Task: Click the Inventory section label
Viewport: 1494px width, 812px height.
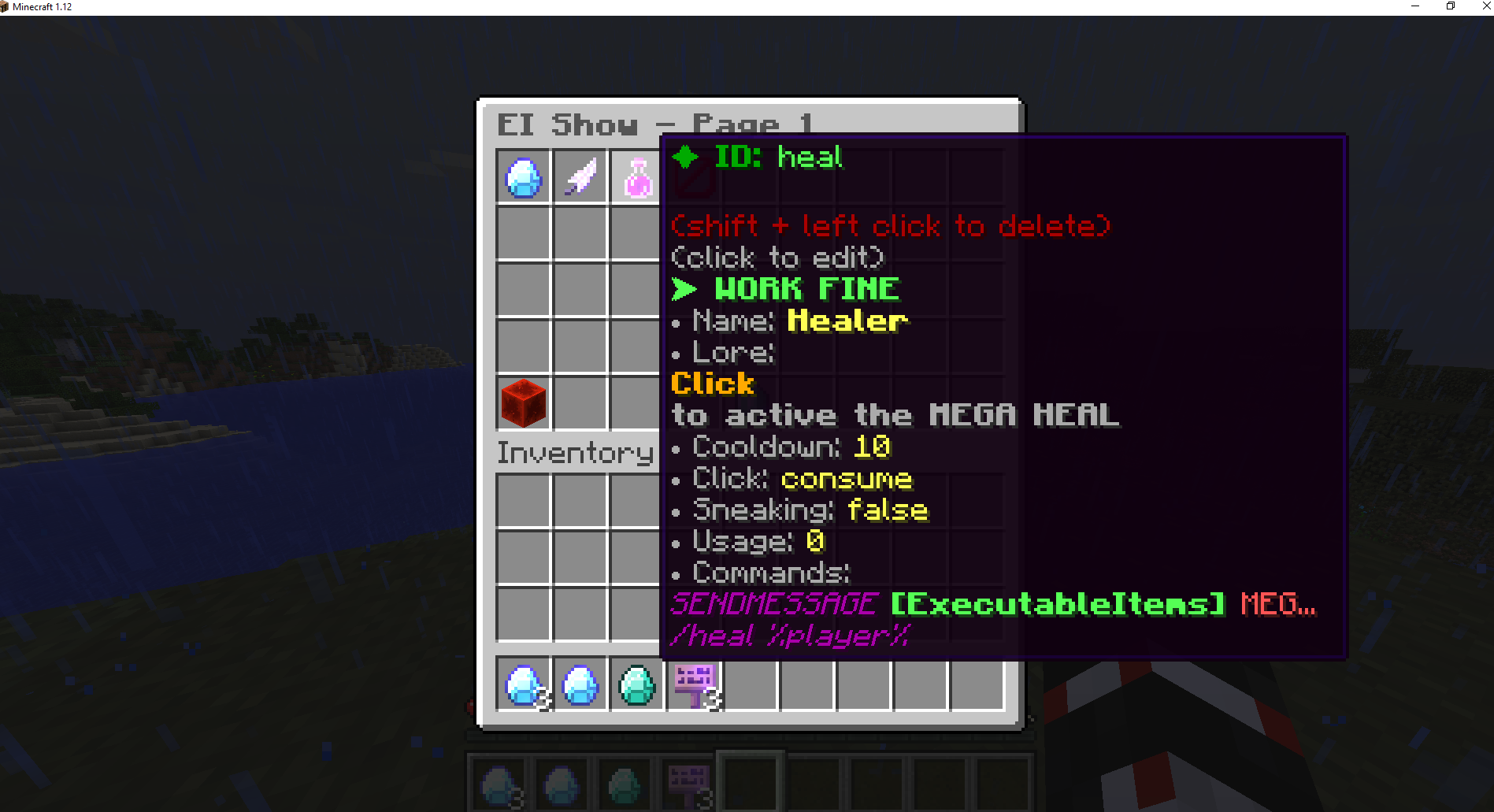Action: [x=576, y=452]
